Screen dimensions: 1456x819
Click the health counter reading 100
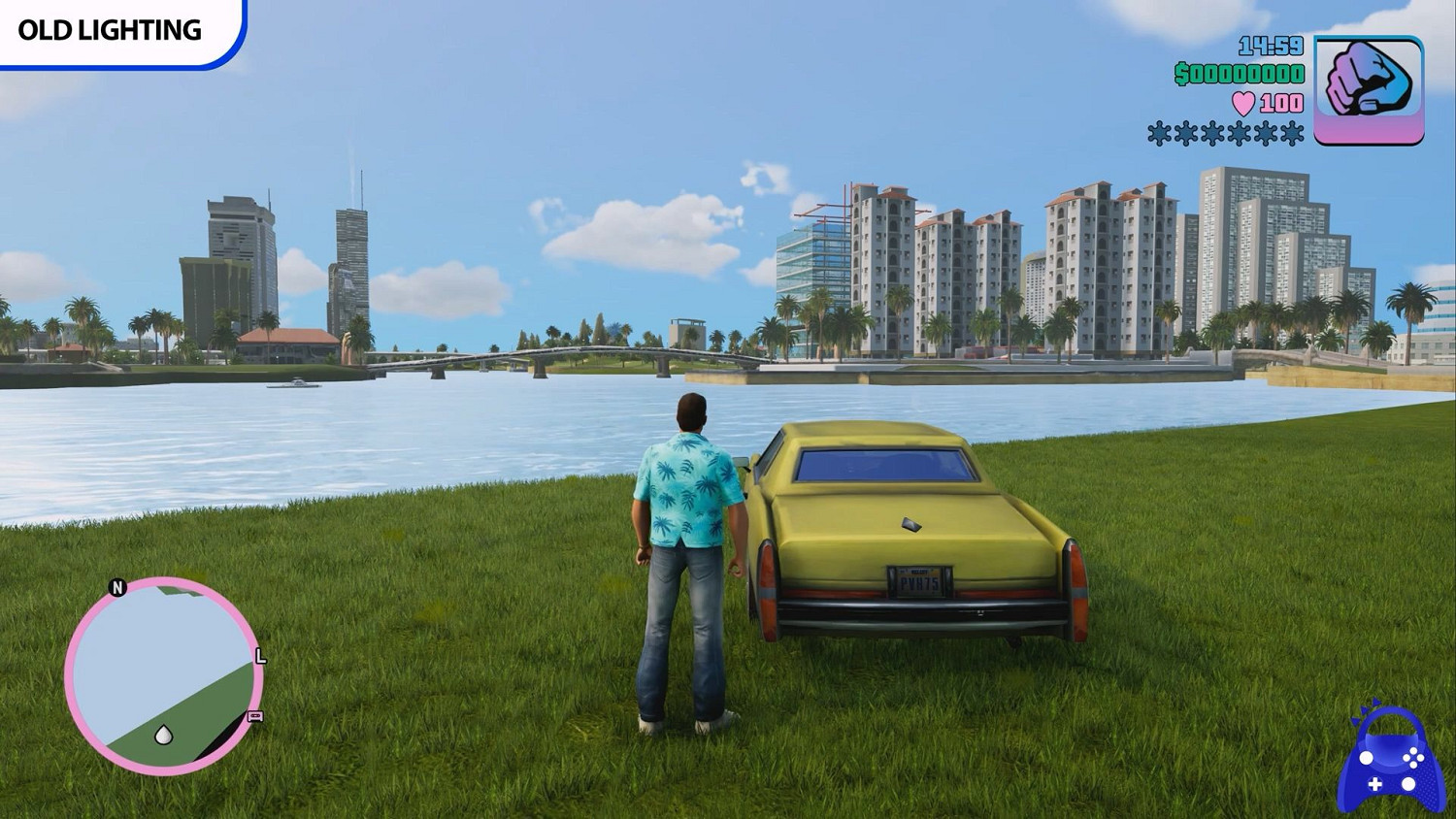point(1277,103)
